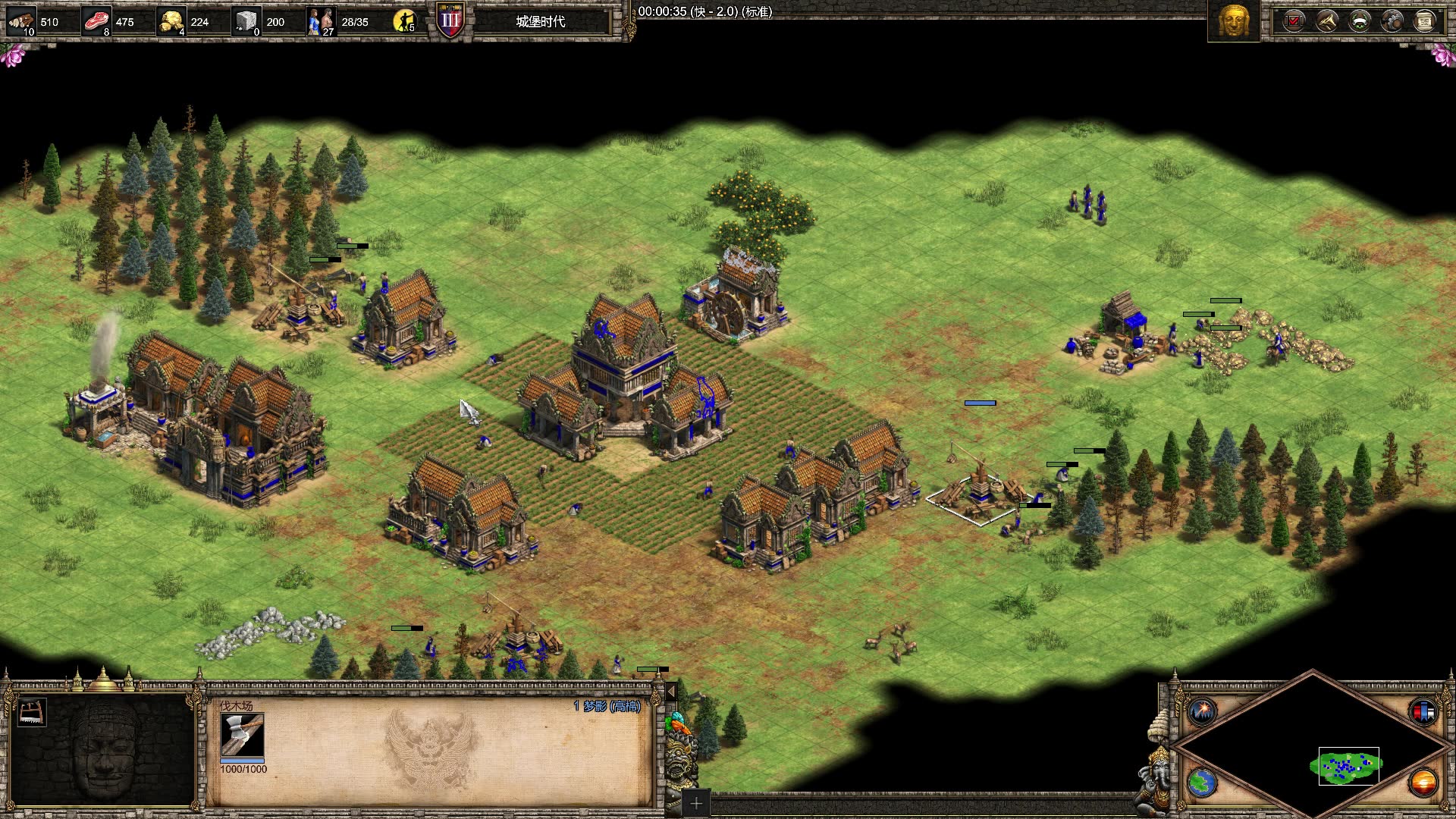Click the sunset button beside the minimap
This screenshot has width=1456, height=819.
click(1423, 782)
